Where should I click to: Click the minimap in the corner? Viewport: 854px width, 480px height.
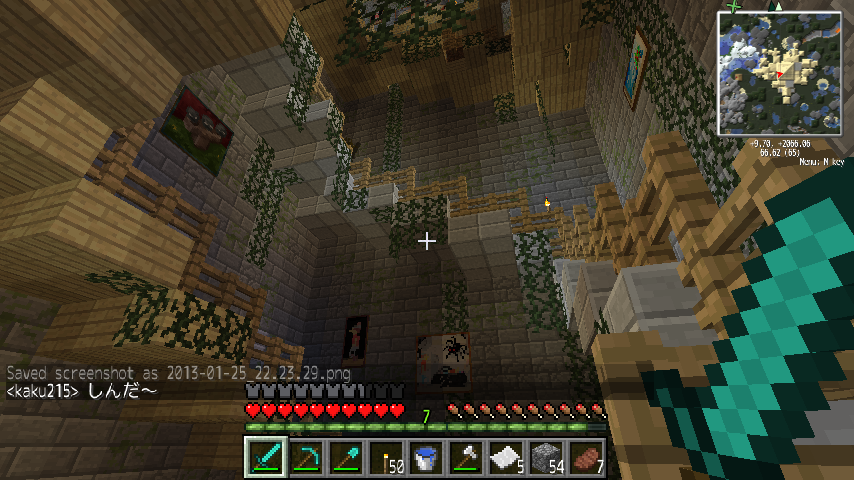(x=779, y=72)
